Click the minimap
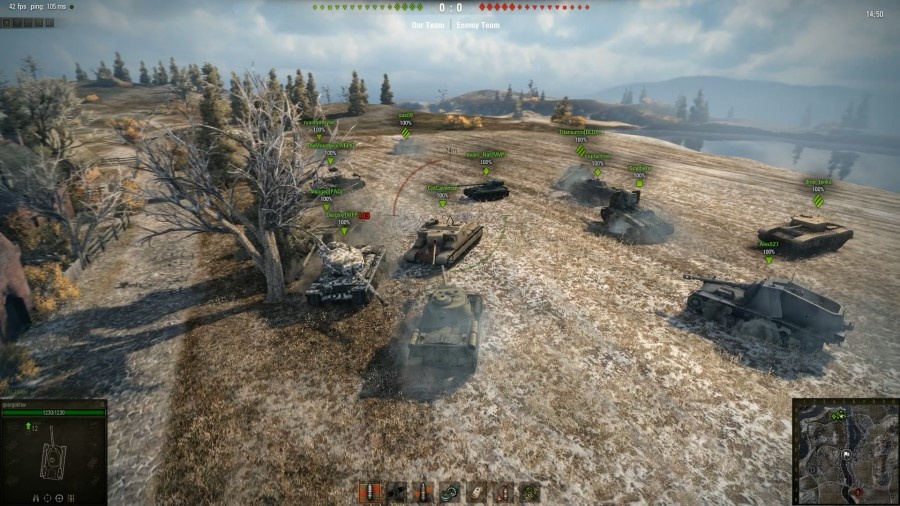The height and width of the screenshot is (506, 900). (x=845, y=452)
